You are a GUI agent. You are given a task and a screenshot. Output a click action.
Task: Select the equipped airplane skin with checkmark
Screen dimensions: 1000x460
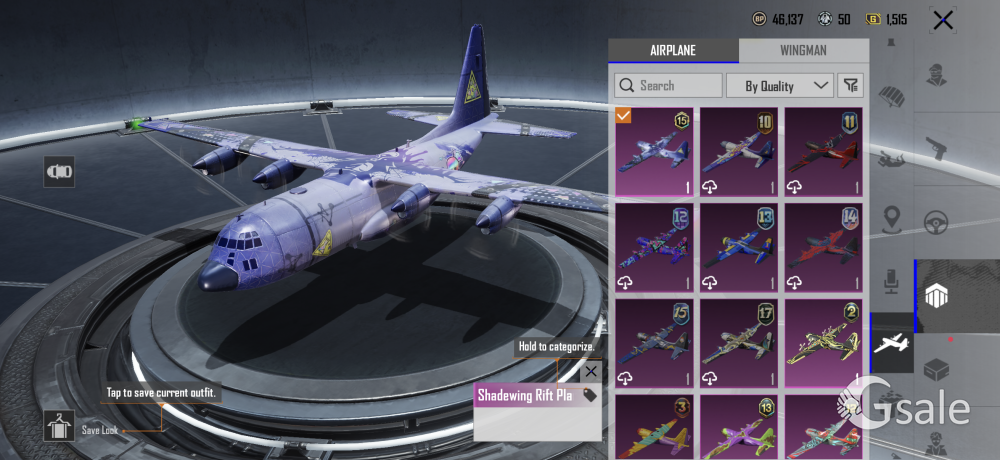coord(655,151)
